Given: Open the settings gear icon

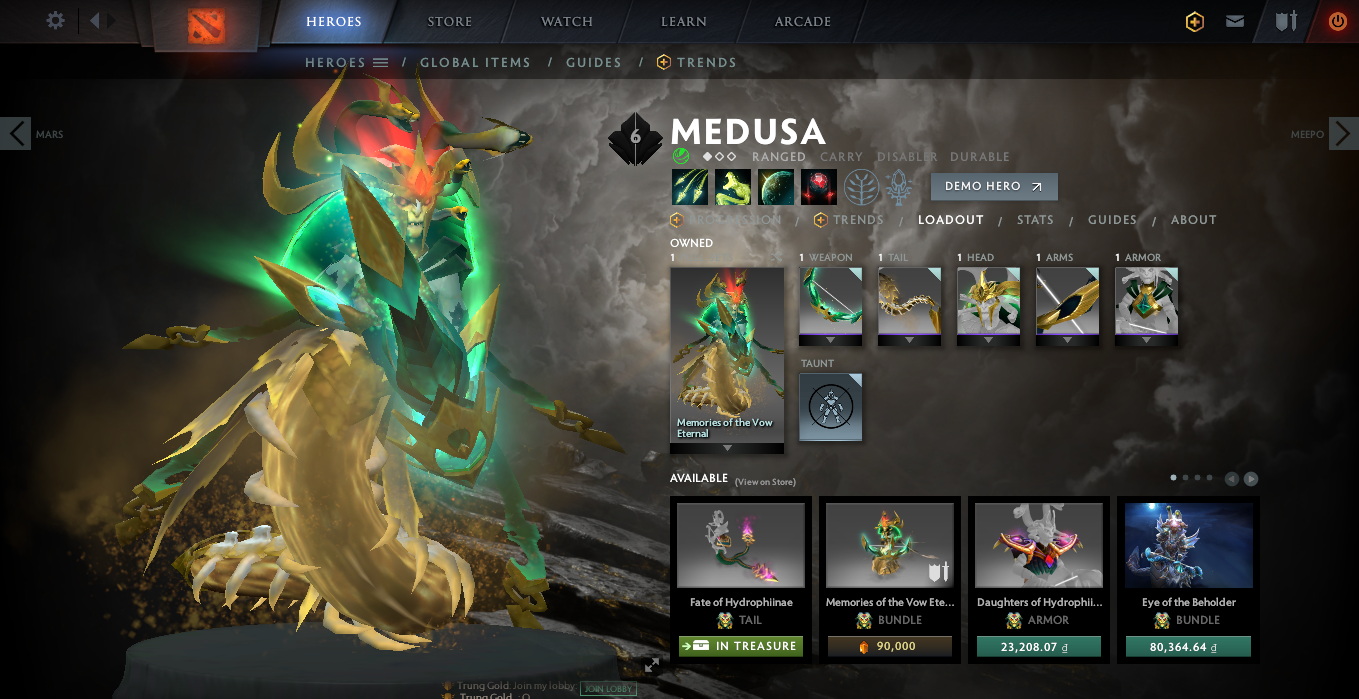Looking at the screenshot, I should click(56, 21).
